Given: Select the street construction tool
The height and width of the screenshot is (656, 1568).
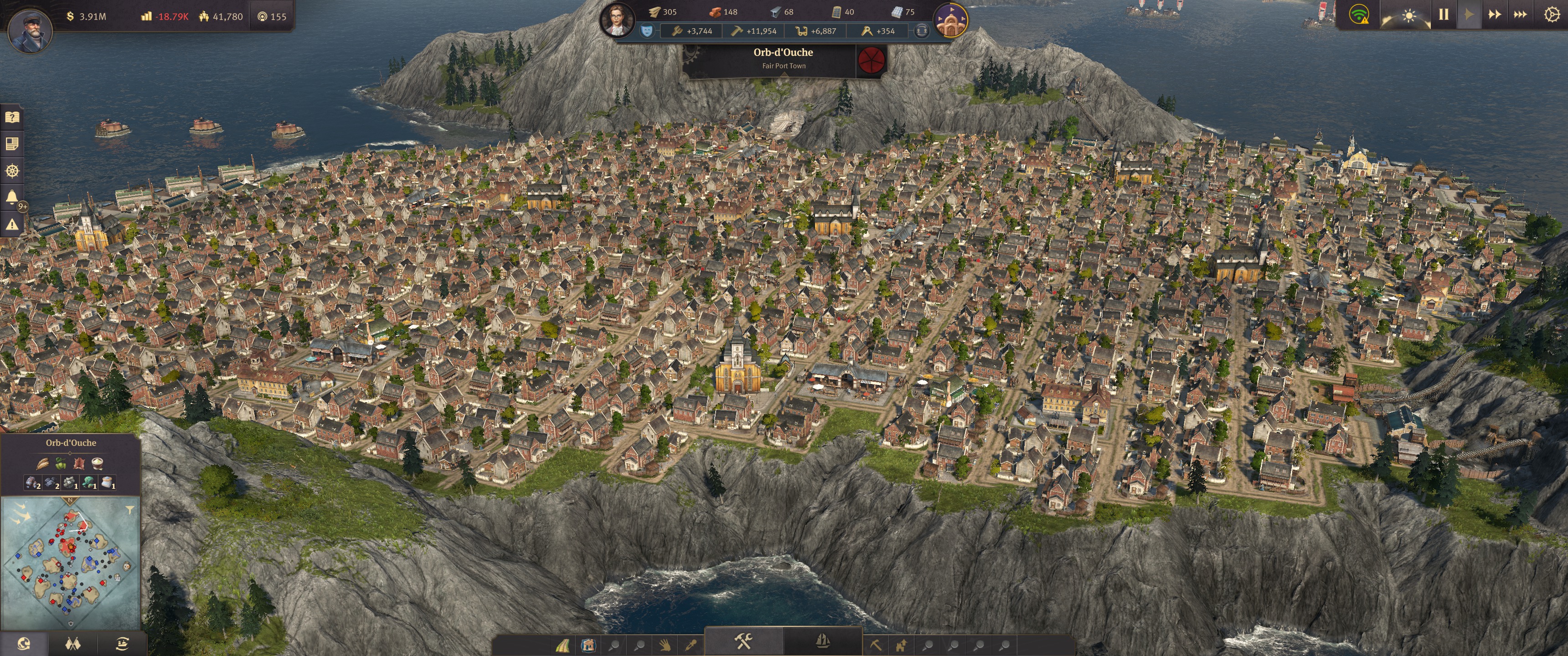Looking at the screenshot, I should pos(563,645).
